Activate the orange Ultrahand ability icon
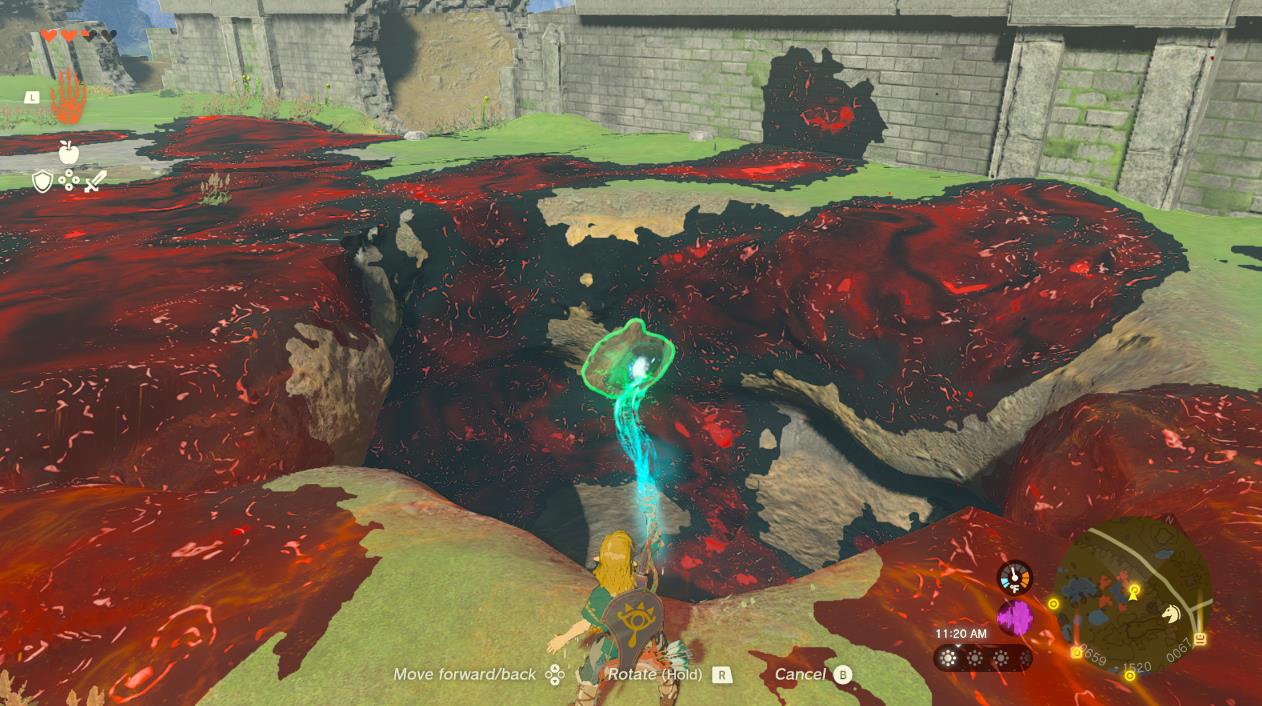Screen dimensions: 1262x706 pos(68,96)
